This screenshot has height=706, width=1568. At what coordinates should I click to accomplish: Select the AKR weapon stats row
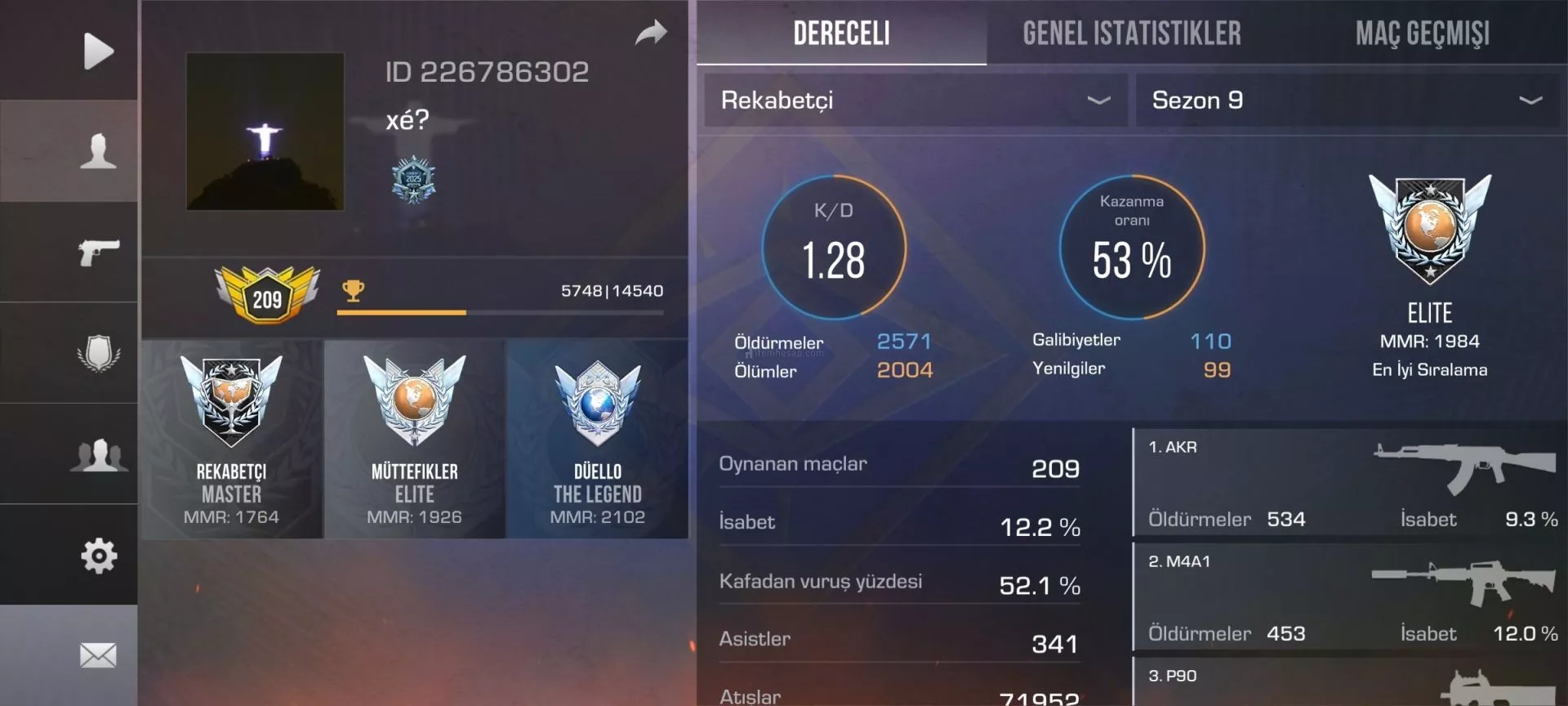[x=1349, y=482]
